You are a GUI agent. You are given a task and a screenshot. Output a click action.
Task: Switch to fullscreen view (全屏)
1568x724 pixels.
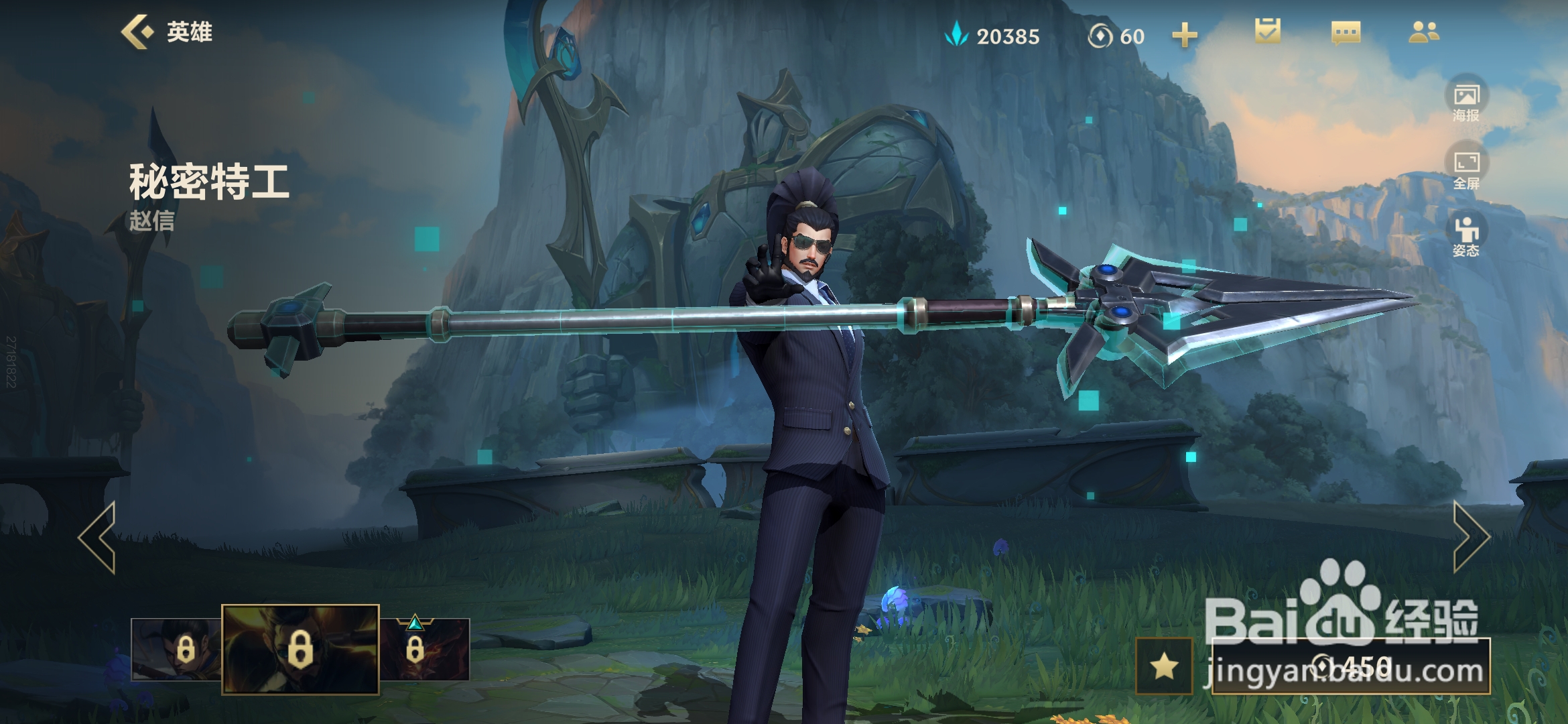click(x=1466, y=168)
